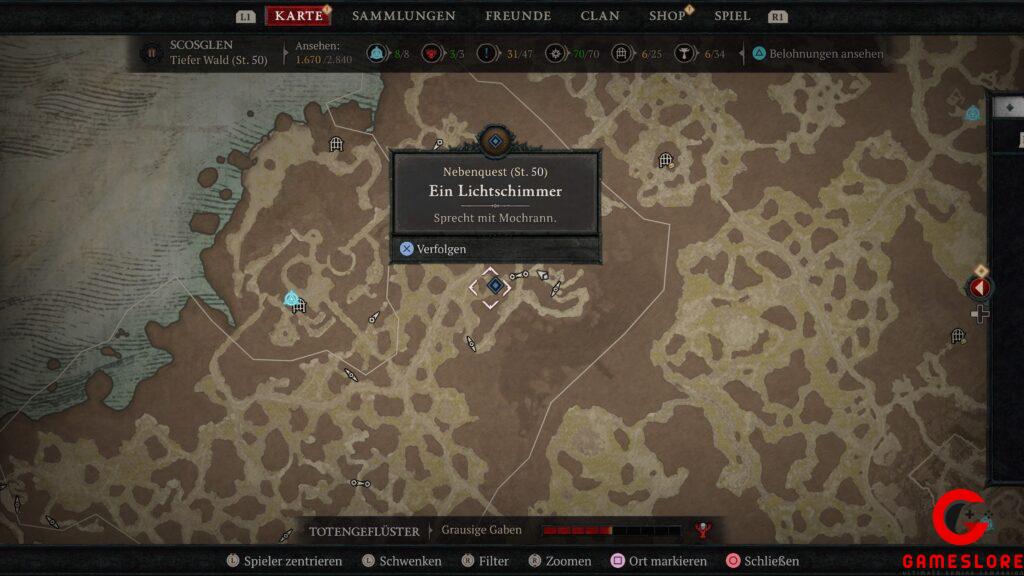Image resolution: width=1024 pixels, height=576 pixels.
Task: Show rewards via Belohnungen ansehen
Action: tap(818, 54)
